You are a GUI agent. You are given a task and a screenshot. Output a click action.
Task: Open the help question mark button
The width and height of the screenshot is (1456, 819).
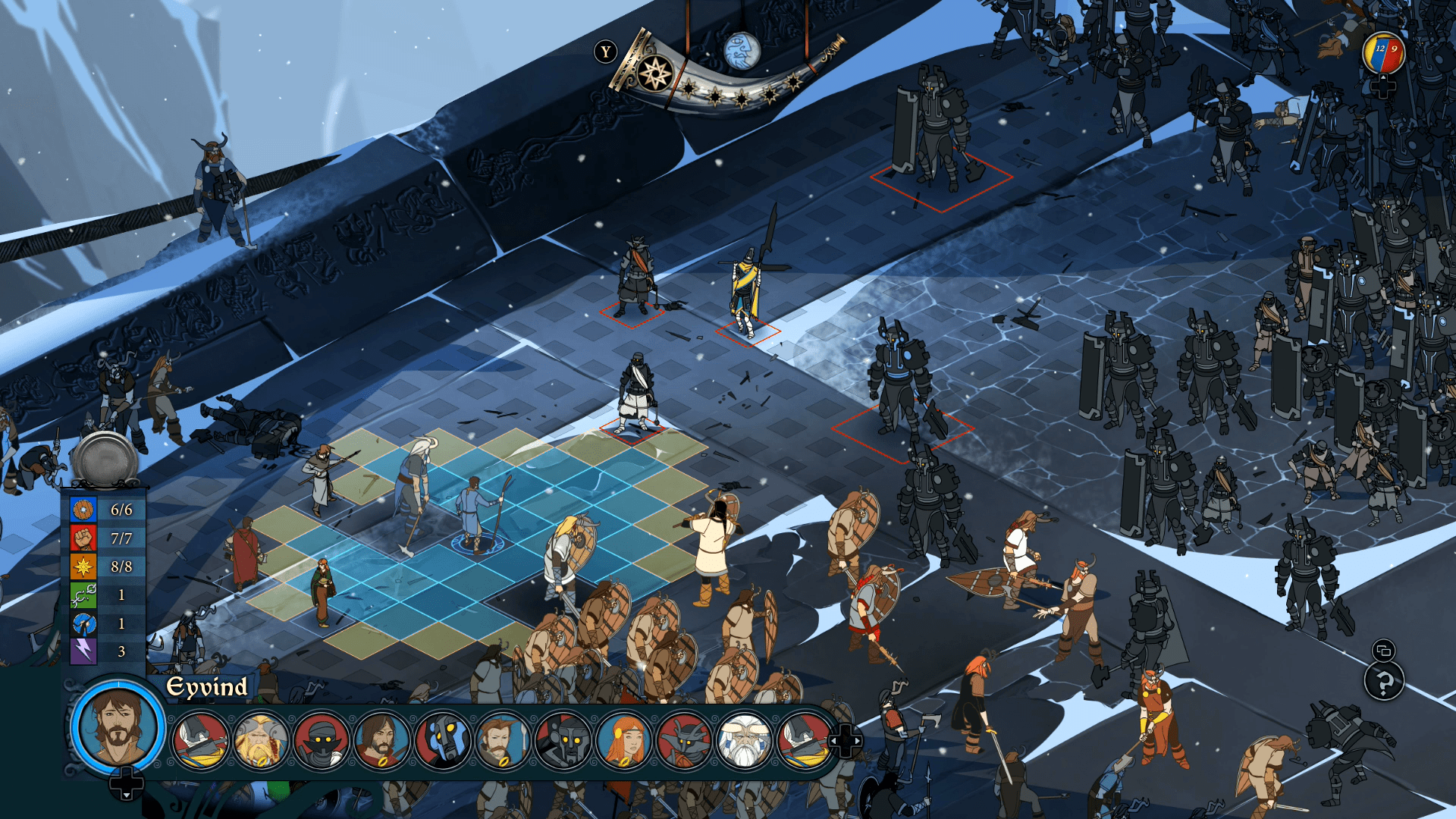pos(1384,682)
